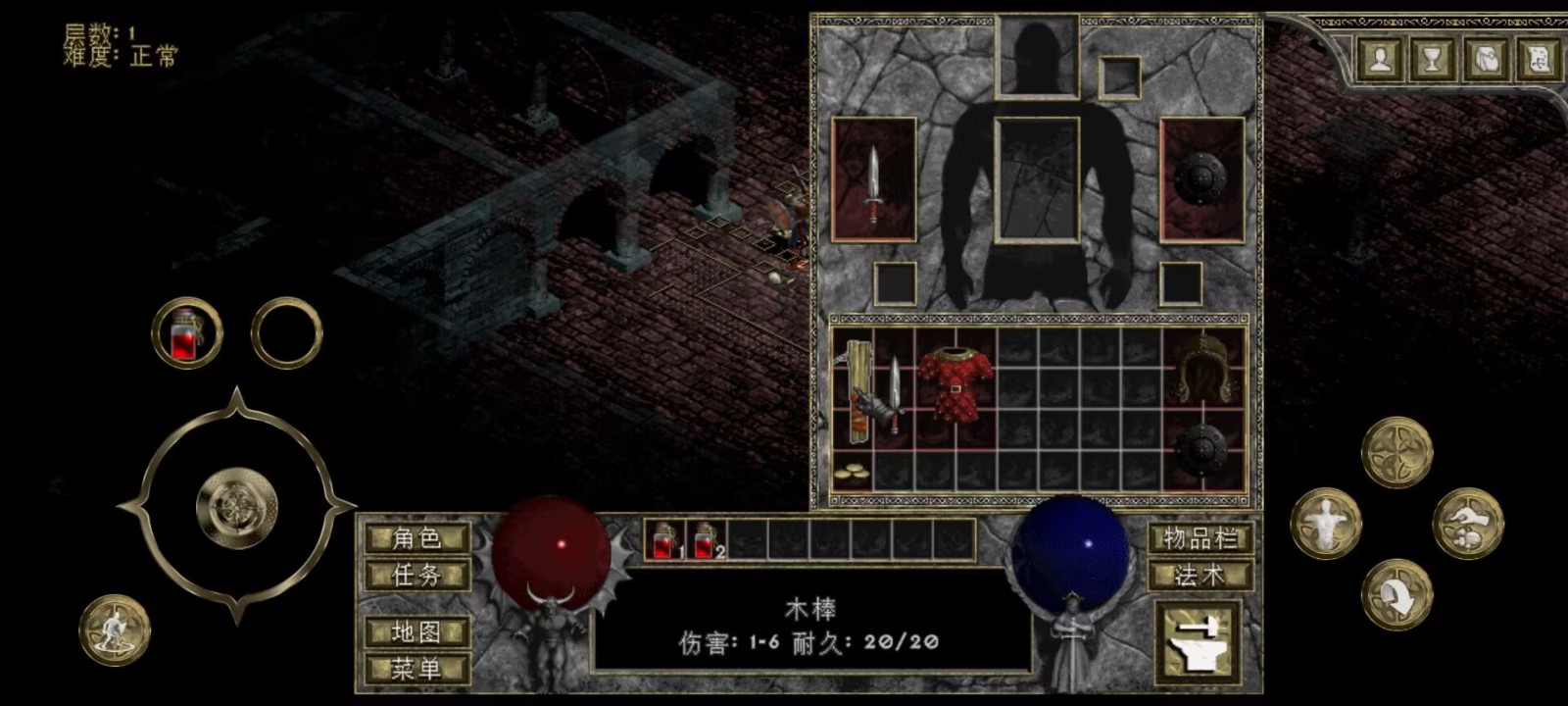Use the first belt healing potion

point(666,540)
